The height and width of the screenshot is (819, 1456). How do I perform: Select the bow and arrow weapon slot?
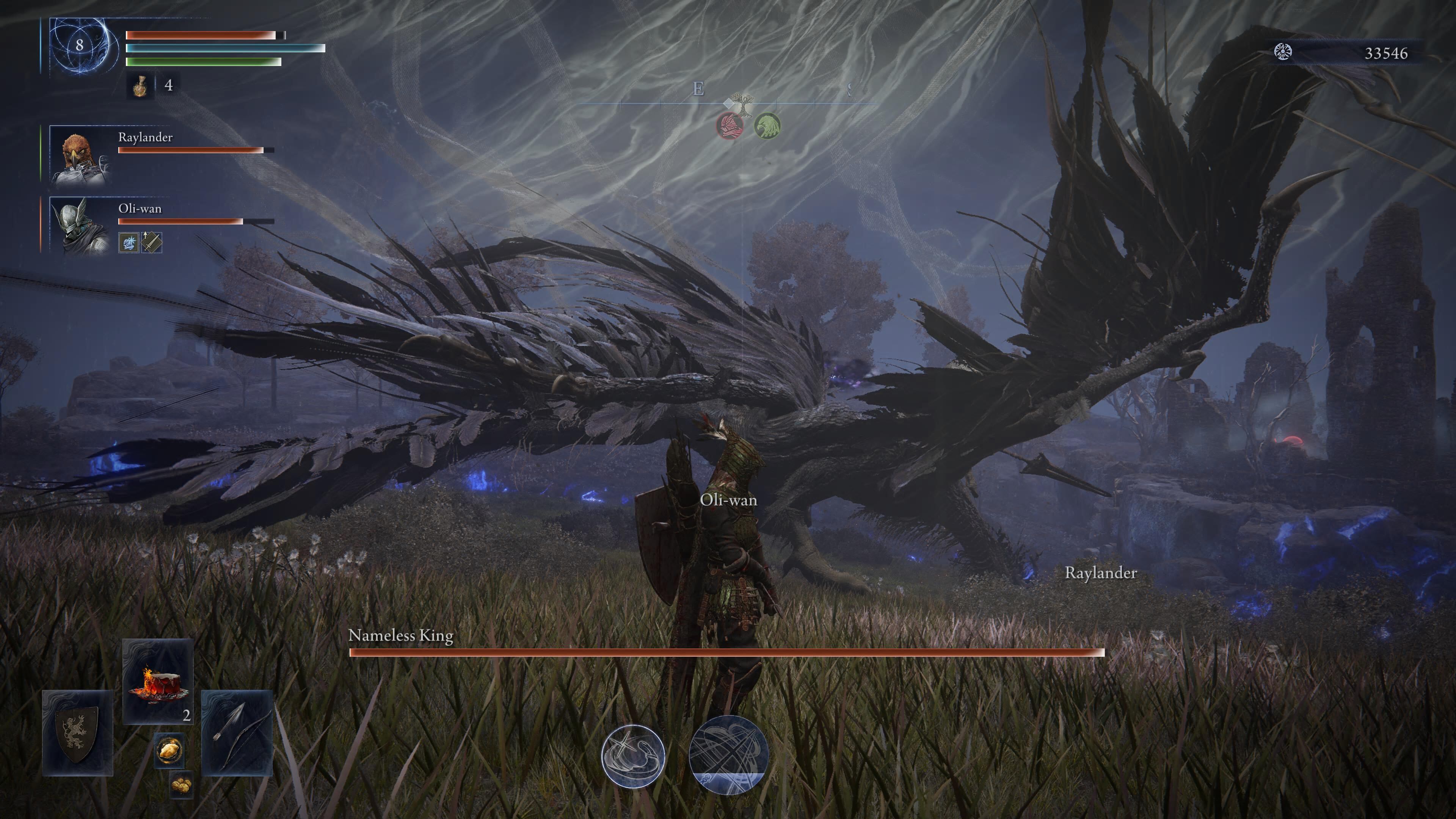point(237,733)
